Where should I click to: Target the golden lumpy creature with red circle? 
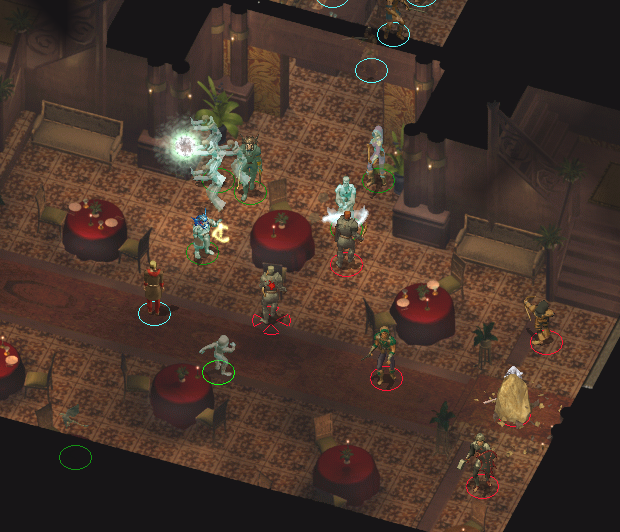pyautogui.click(x=514, y=398)
